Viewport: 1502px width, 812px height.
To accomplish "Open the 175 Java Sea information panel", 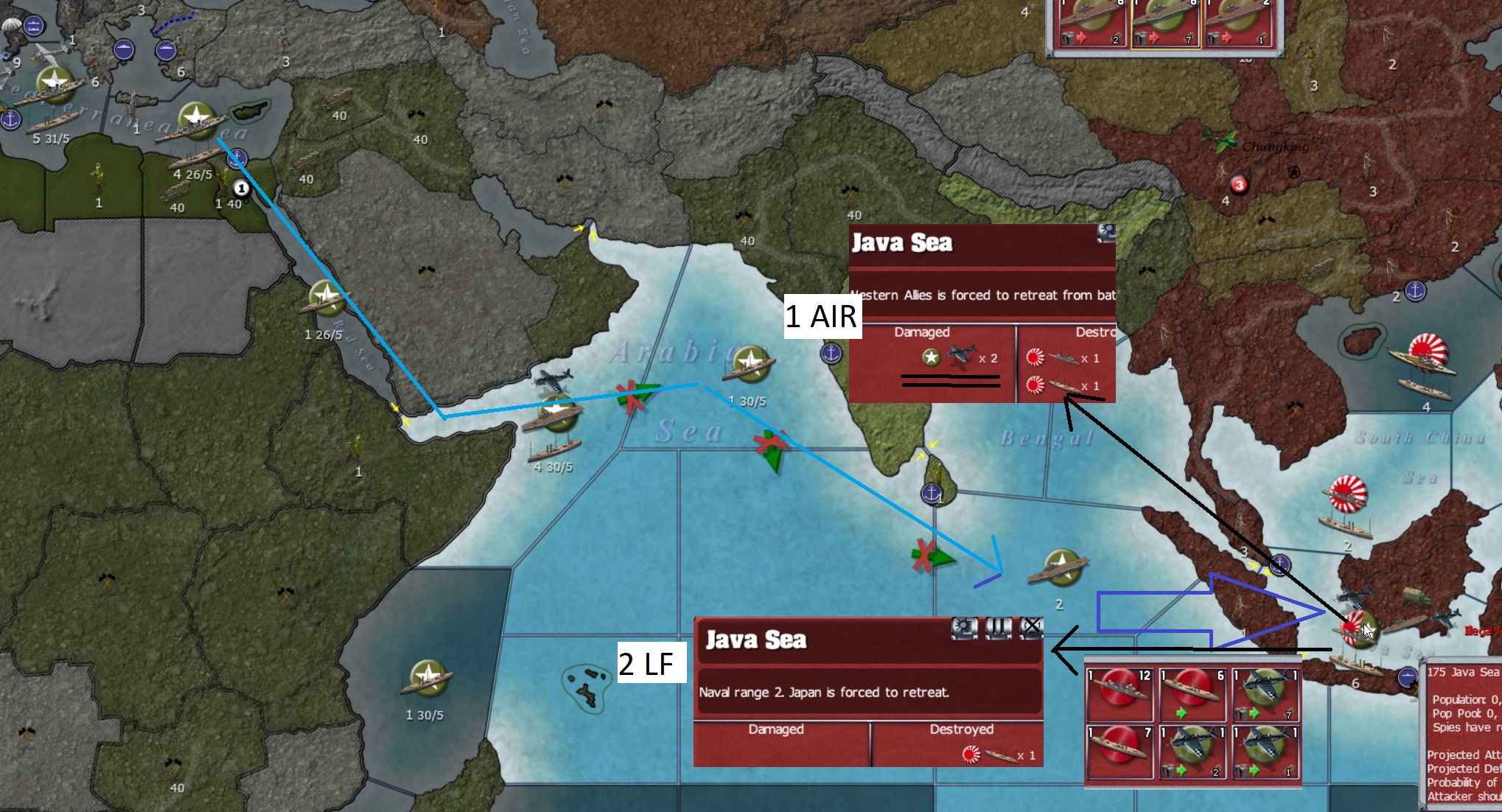I will 1467,672.
